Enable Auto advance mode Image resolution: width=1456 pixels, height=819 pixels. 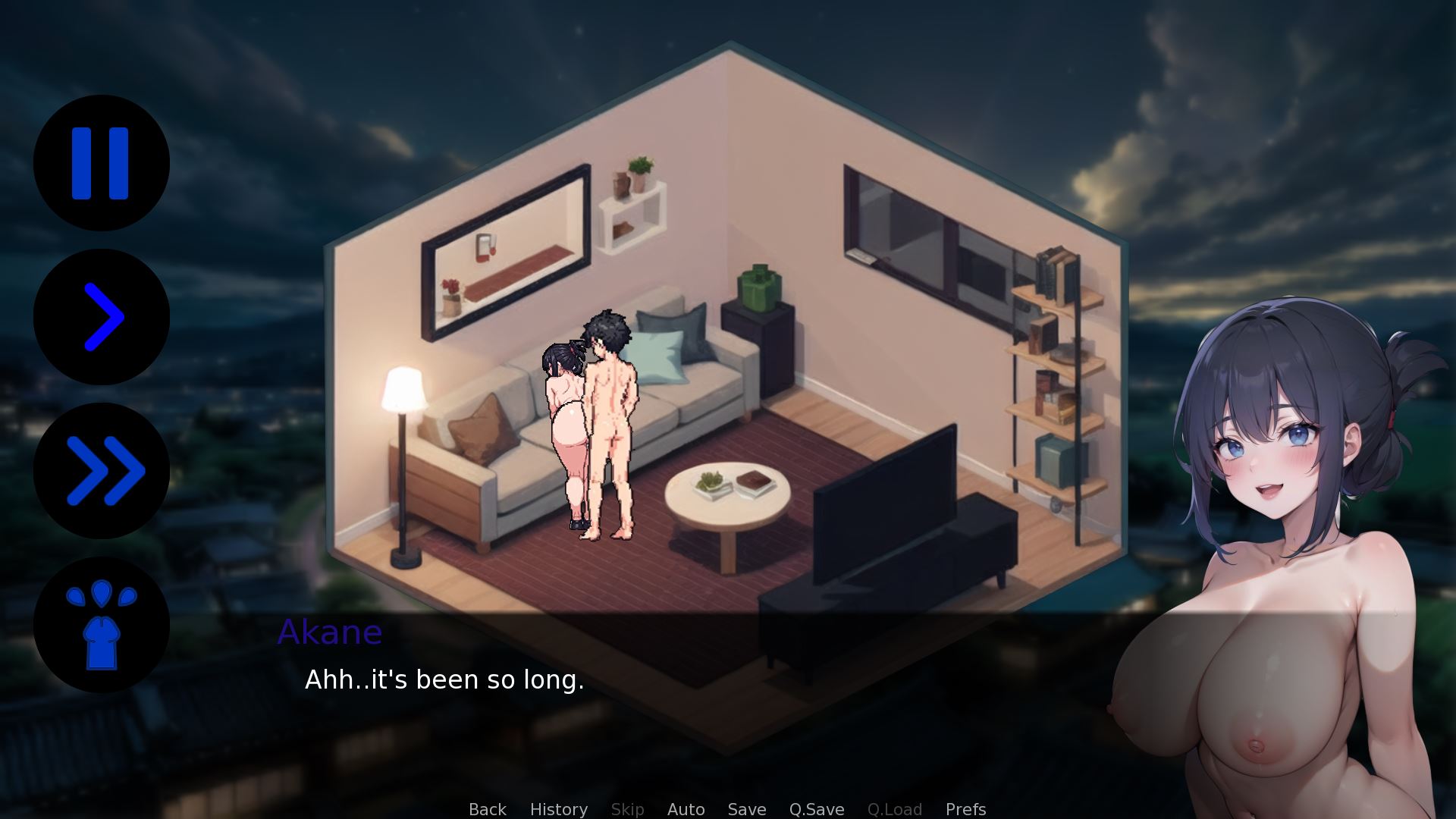pos(686,809)
